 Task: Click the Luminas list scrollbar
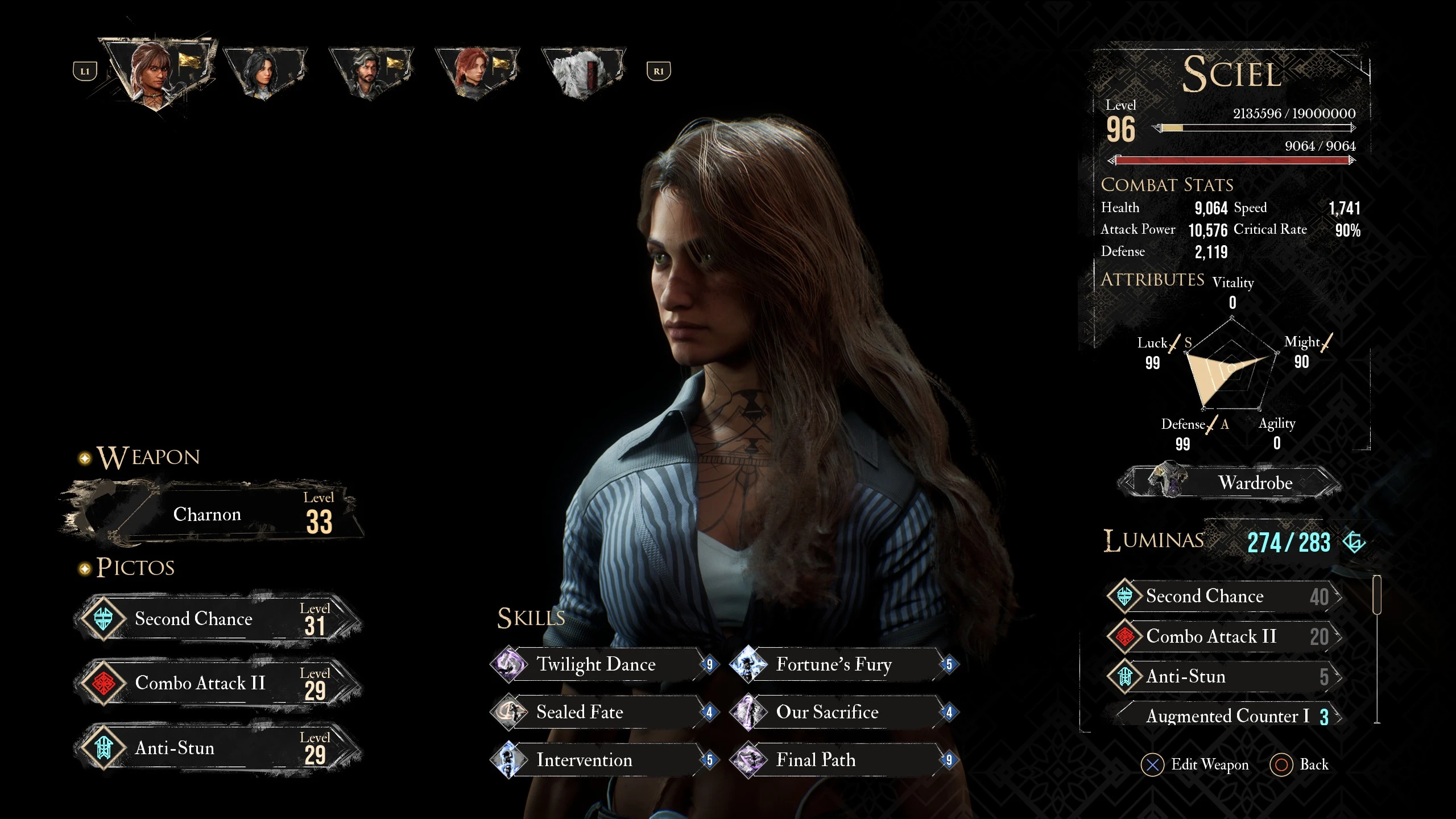(1377, 595)
